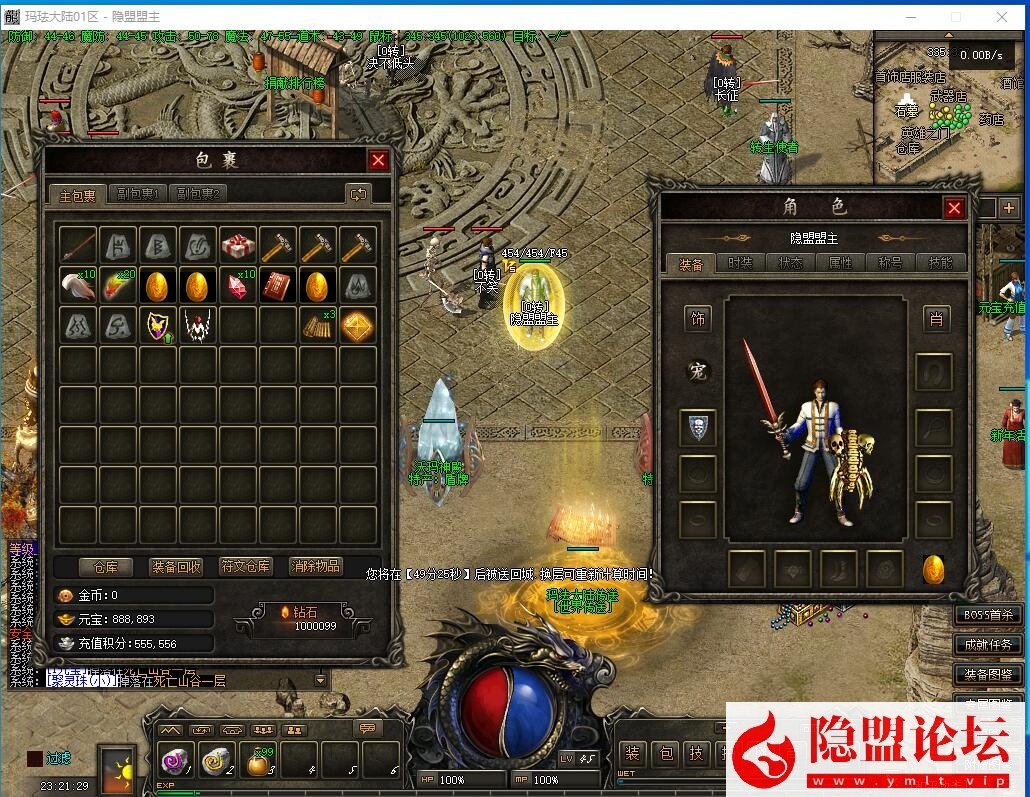The width and height of the screenshot is (1030, 797).
Task: Switch to the 副包裹2 bag tab
Action: pos(198,194)
